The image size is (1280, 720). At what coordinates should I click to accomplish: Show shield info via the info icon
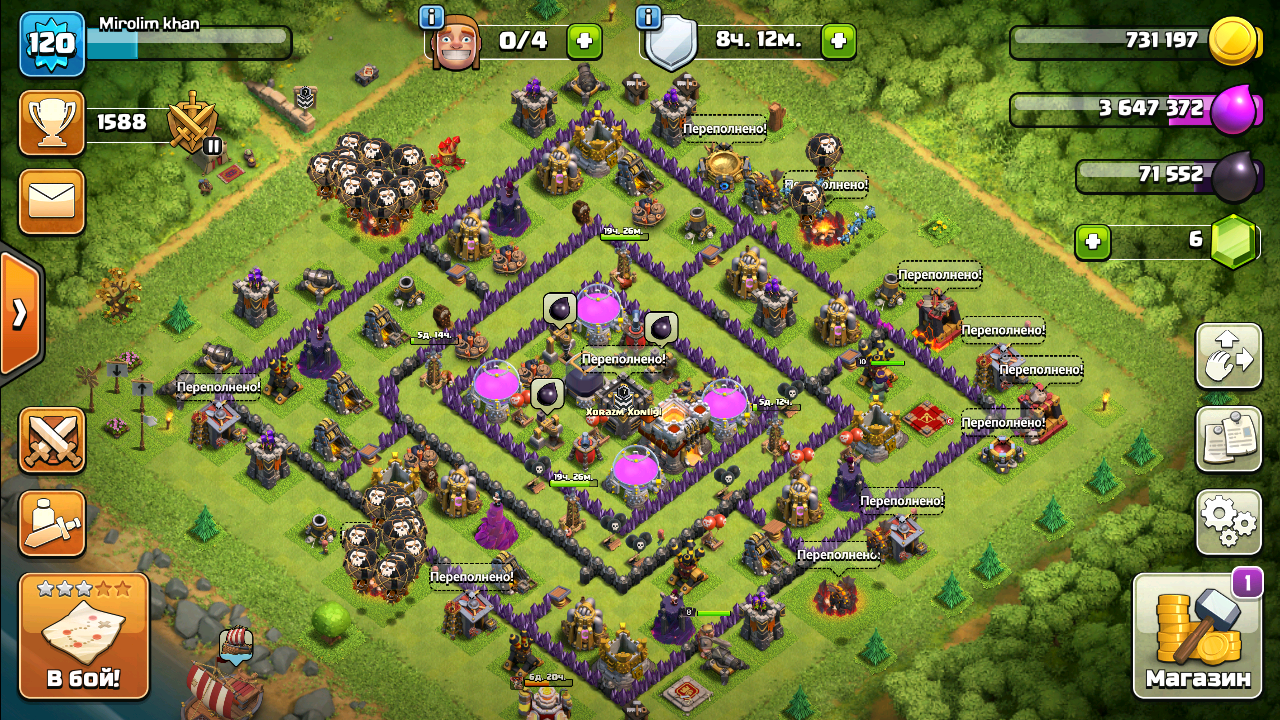[x=648, y=17]
